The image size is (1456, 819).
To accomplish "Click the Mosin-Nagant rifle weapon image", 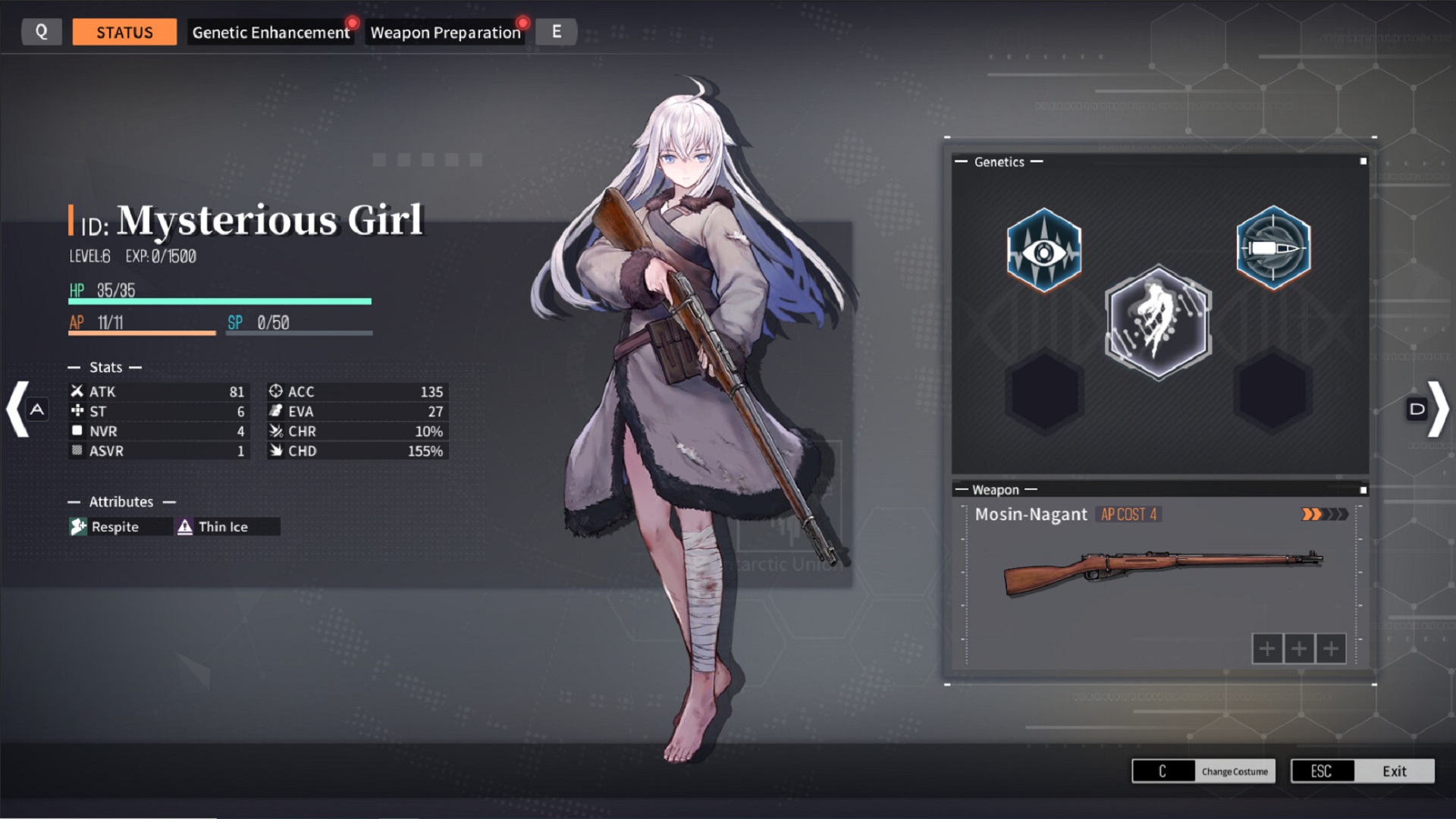I will click(1162, 573).
